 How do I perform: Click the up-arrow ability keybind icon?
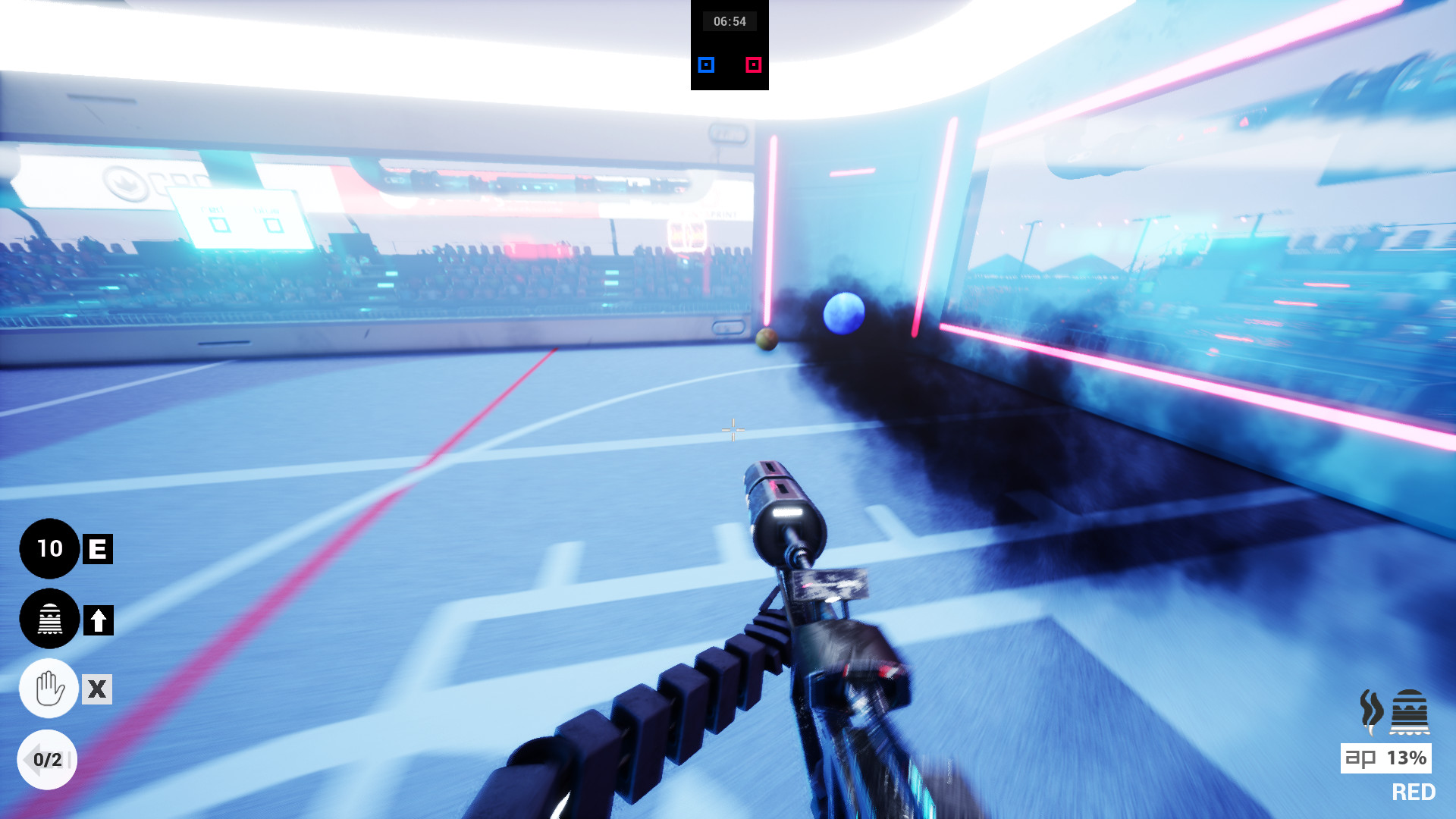97,619
